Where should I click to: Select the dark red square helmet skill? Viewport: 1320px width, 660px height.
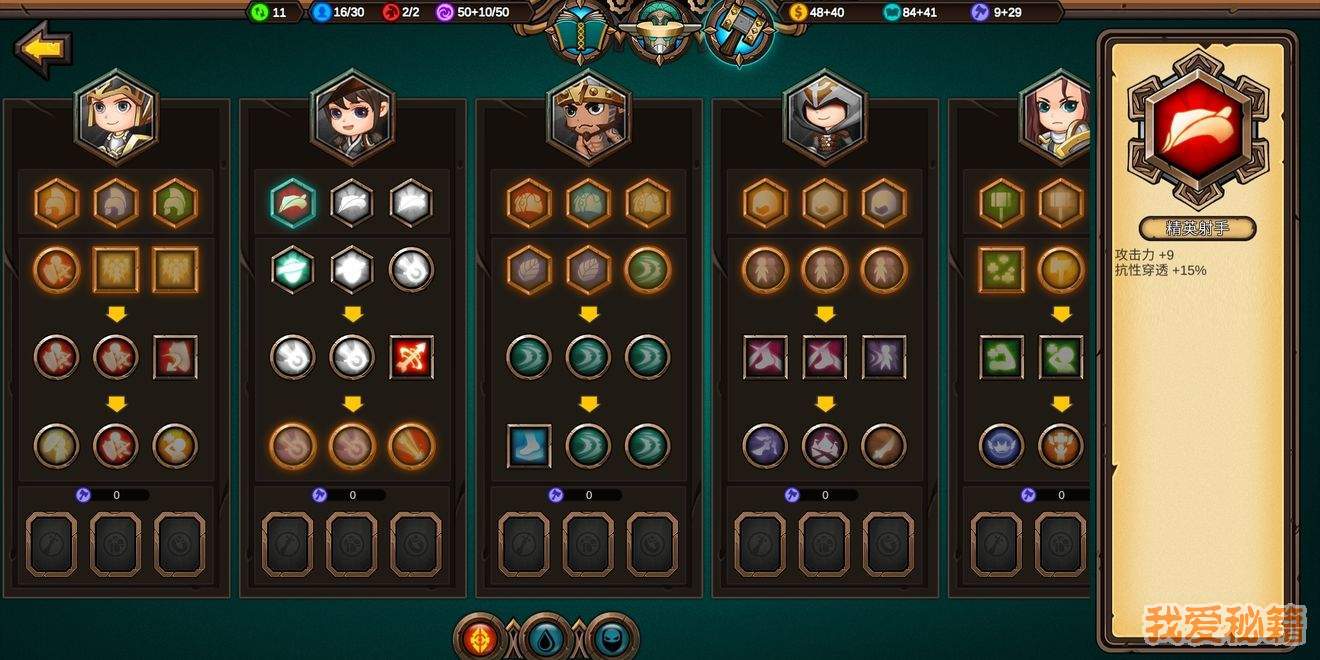point(175,357)
